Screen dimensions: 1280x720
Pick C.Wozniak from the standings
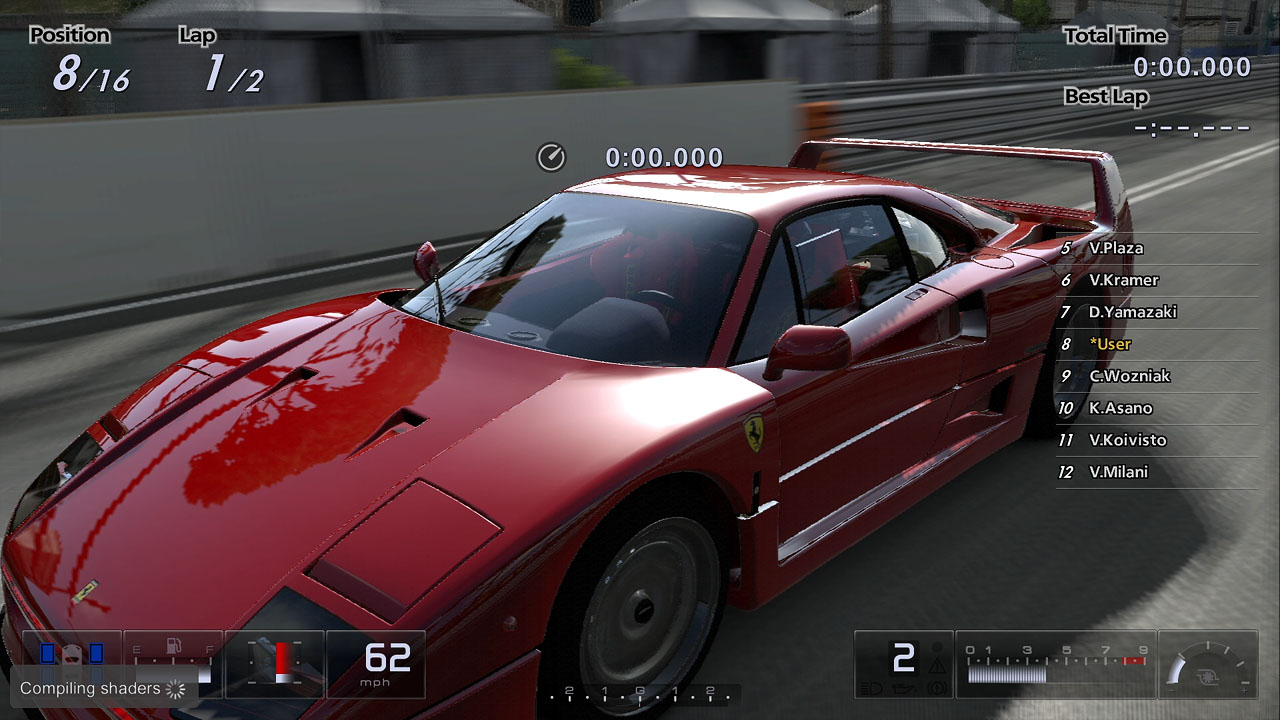(1129, 376)
